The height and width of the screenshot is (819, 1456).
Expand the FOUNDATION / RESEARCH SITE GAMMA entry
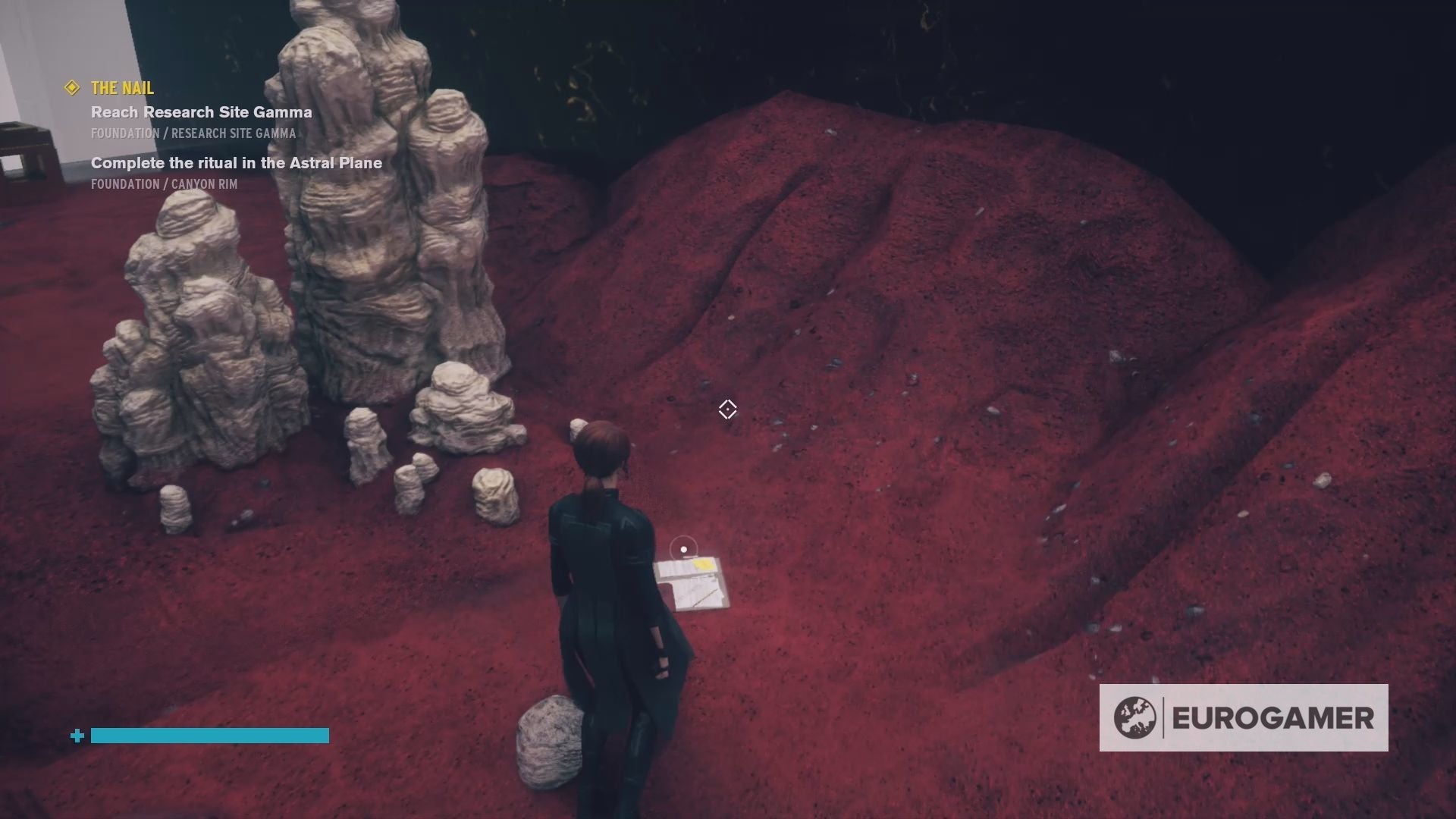click(x=193, y=133)
